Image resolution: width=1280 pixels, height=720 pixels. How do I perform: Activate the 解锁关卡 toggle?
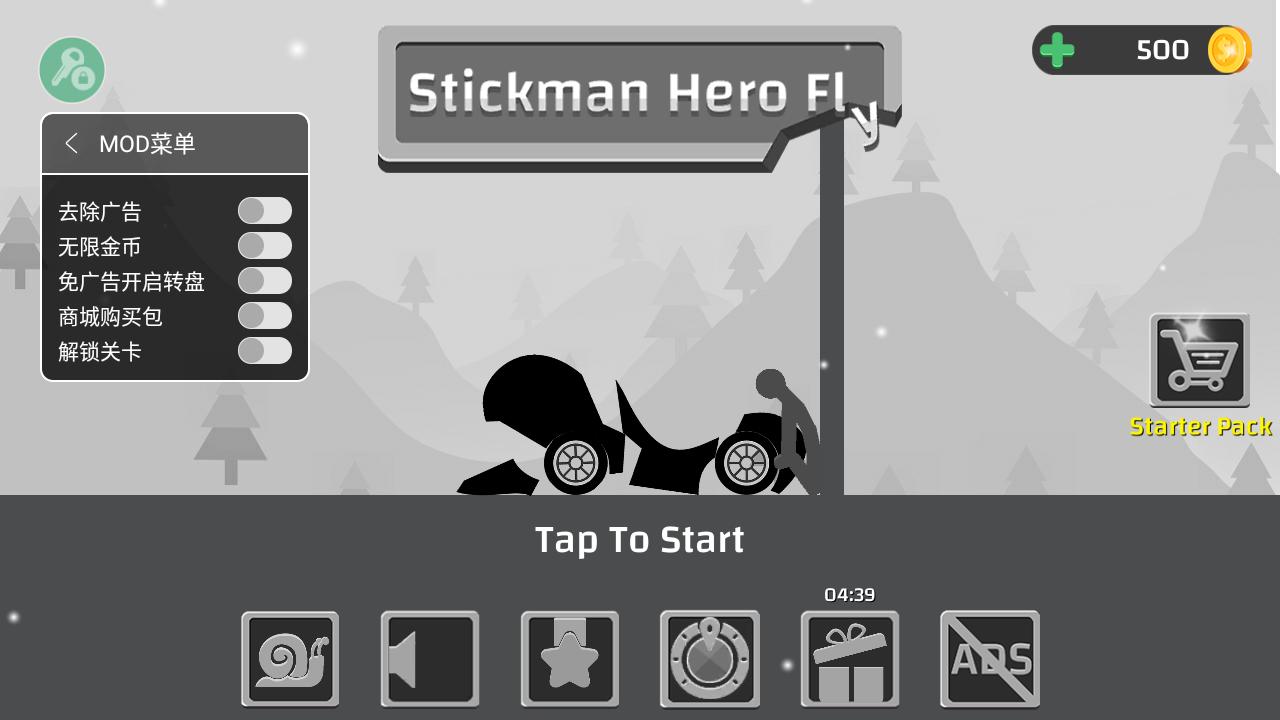(264, 351)
